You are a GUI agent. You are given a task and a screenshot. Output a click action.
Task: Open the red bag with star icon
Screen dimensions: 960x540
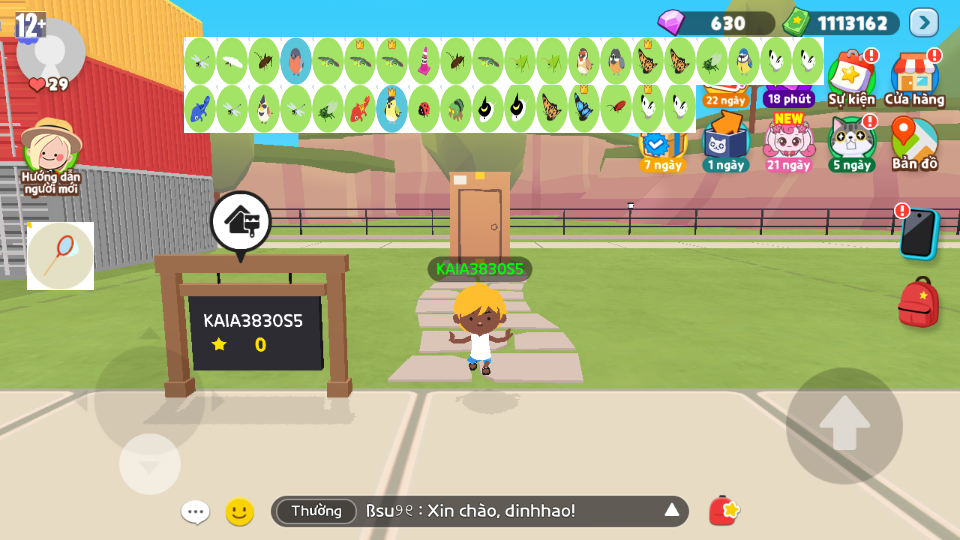click(723, 511)
